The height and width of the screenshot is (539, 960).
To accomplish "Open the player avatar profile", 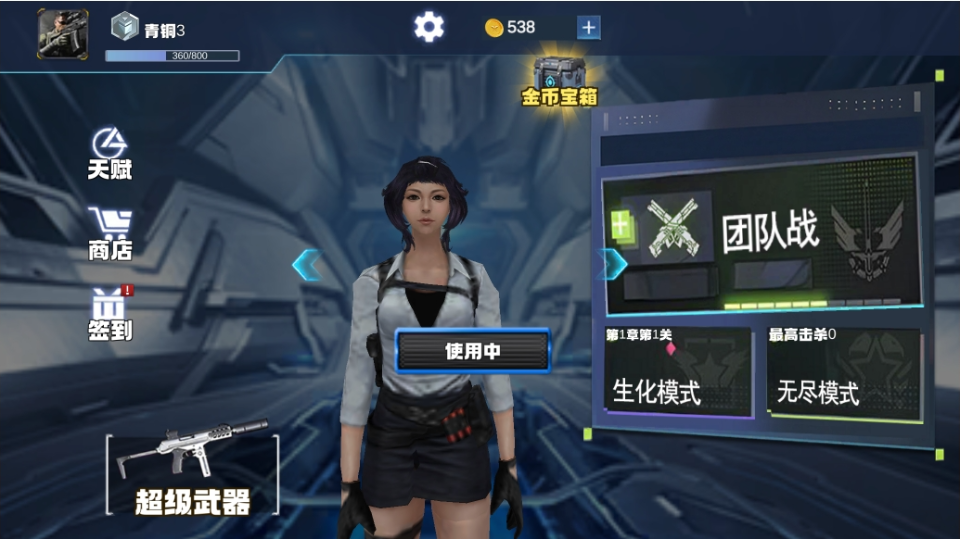I will (x=63, y=34).
